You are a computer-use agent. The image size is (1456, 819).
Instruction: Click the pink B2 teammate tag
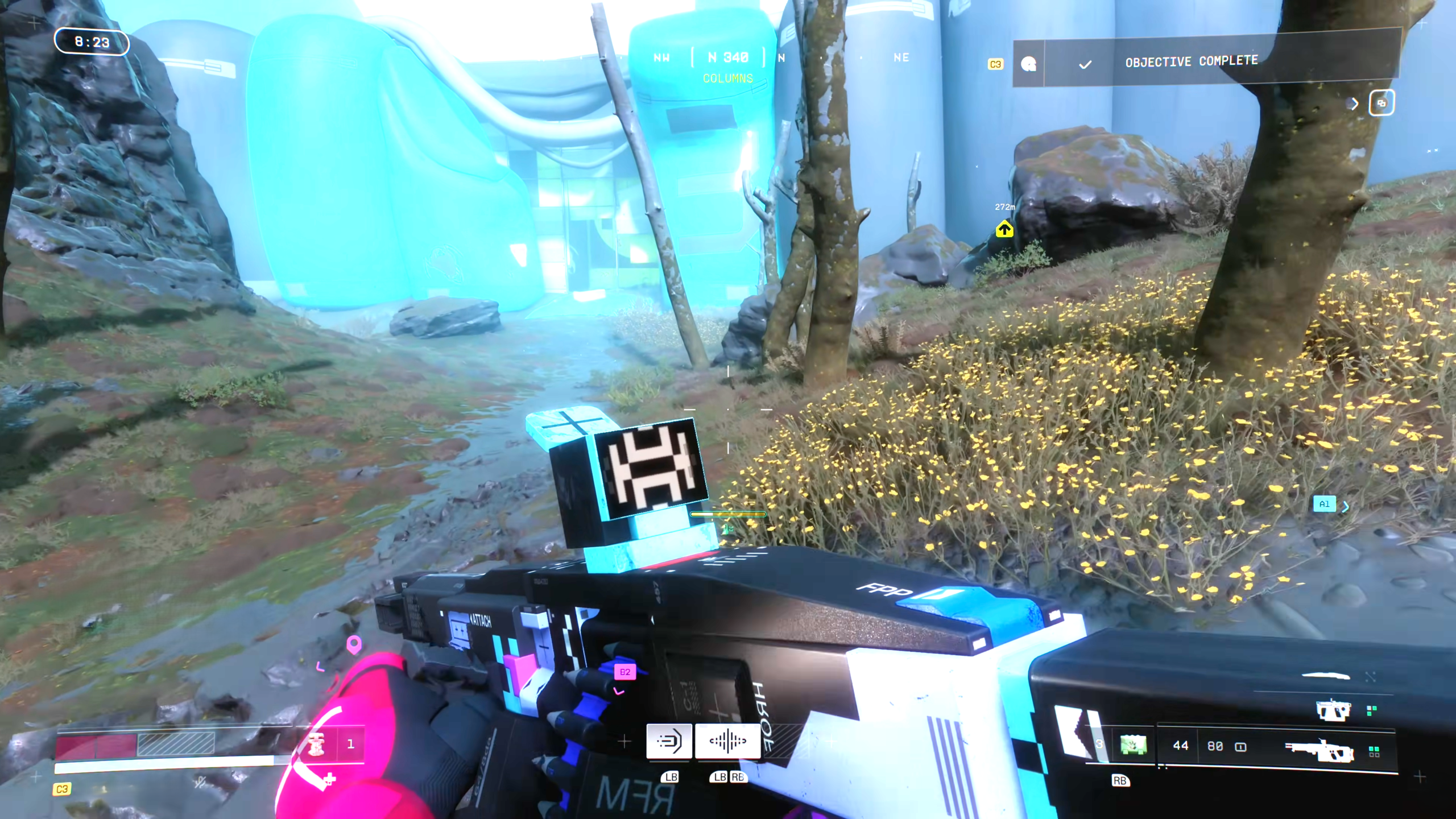tap(625, 672)
